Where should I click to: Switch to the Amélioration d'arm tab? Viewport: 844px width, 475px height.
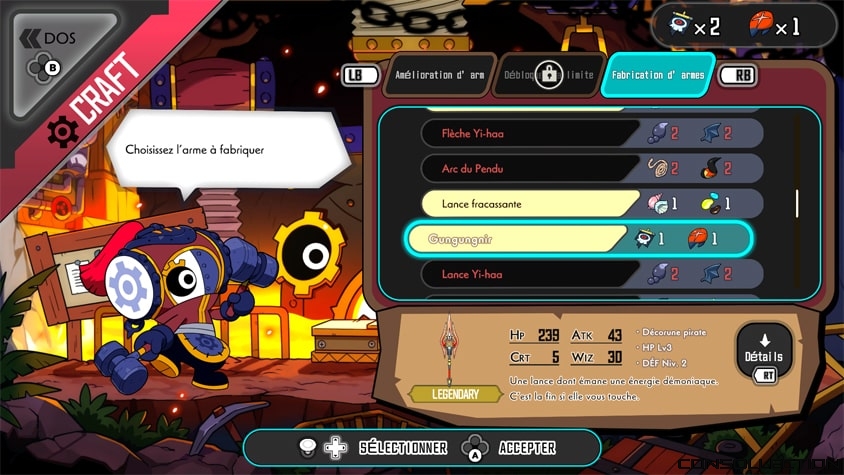(x=438, y=75)
